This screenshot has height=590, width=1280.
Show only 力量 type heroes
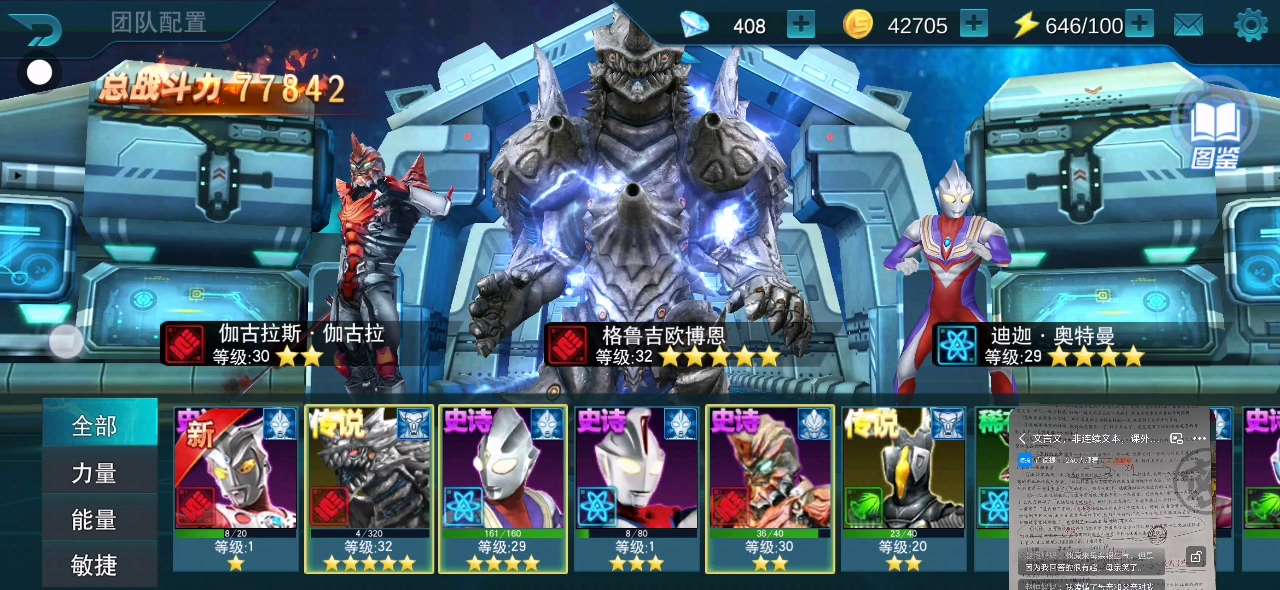pos(98,473)
